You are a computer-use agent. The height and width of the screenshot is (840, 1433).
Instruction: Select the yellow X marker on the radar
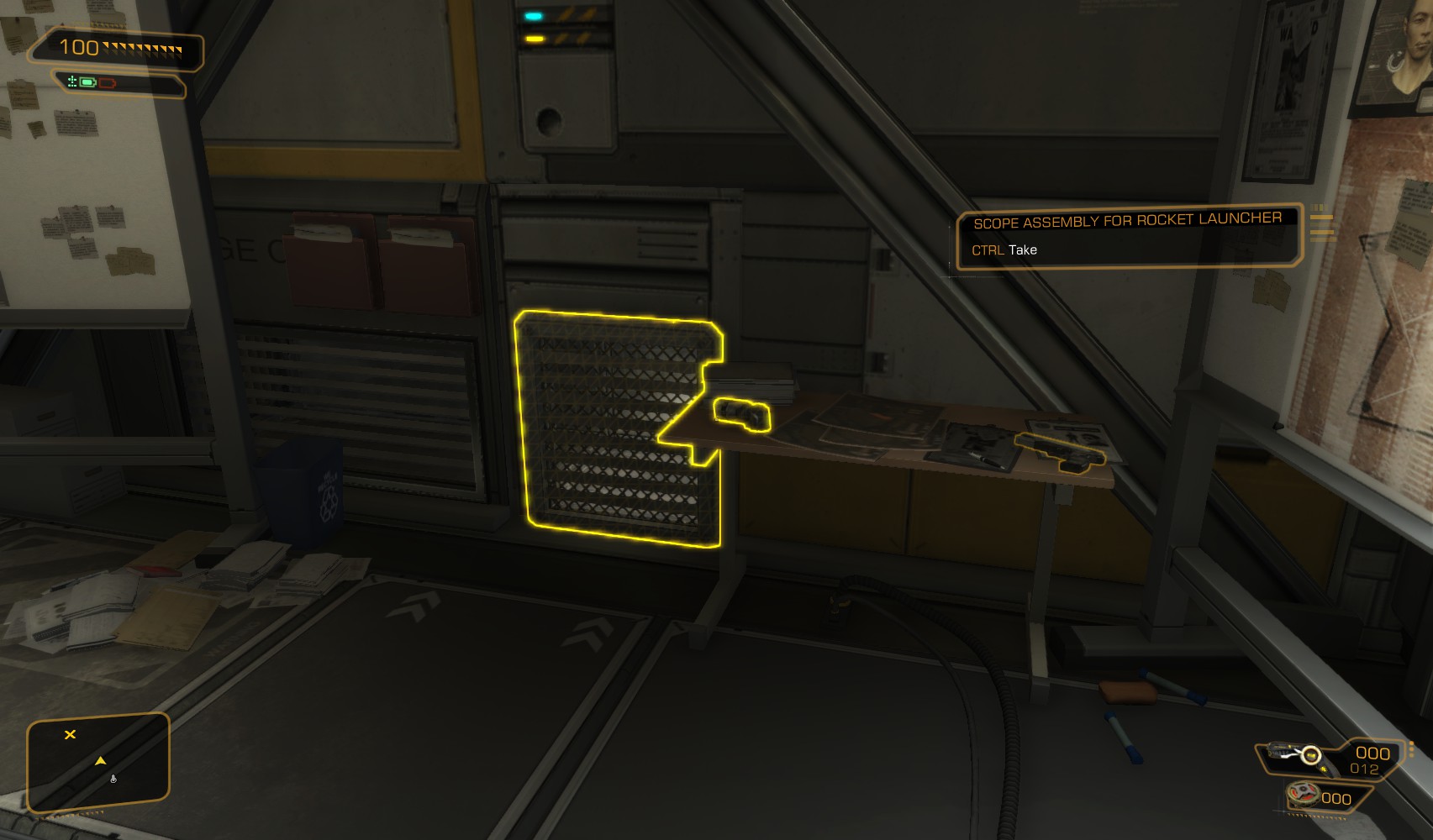click(x=71, y=734)
